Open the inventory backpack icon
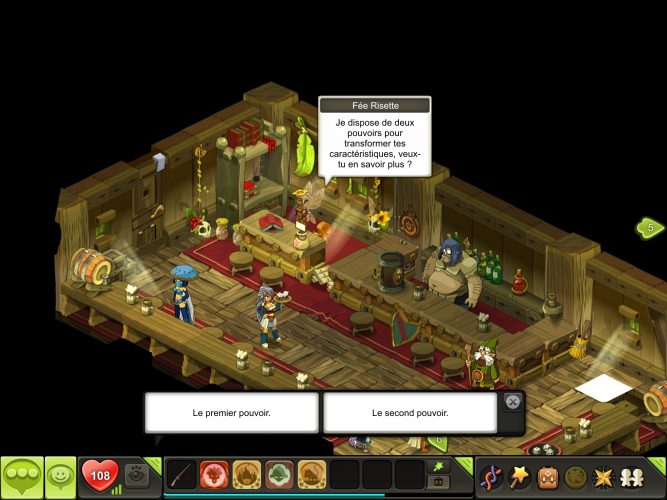The image size is (667, 500). tap(547, 476)
